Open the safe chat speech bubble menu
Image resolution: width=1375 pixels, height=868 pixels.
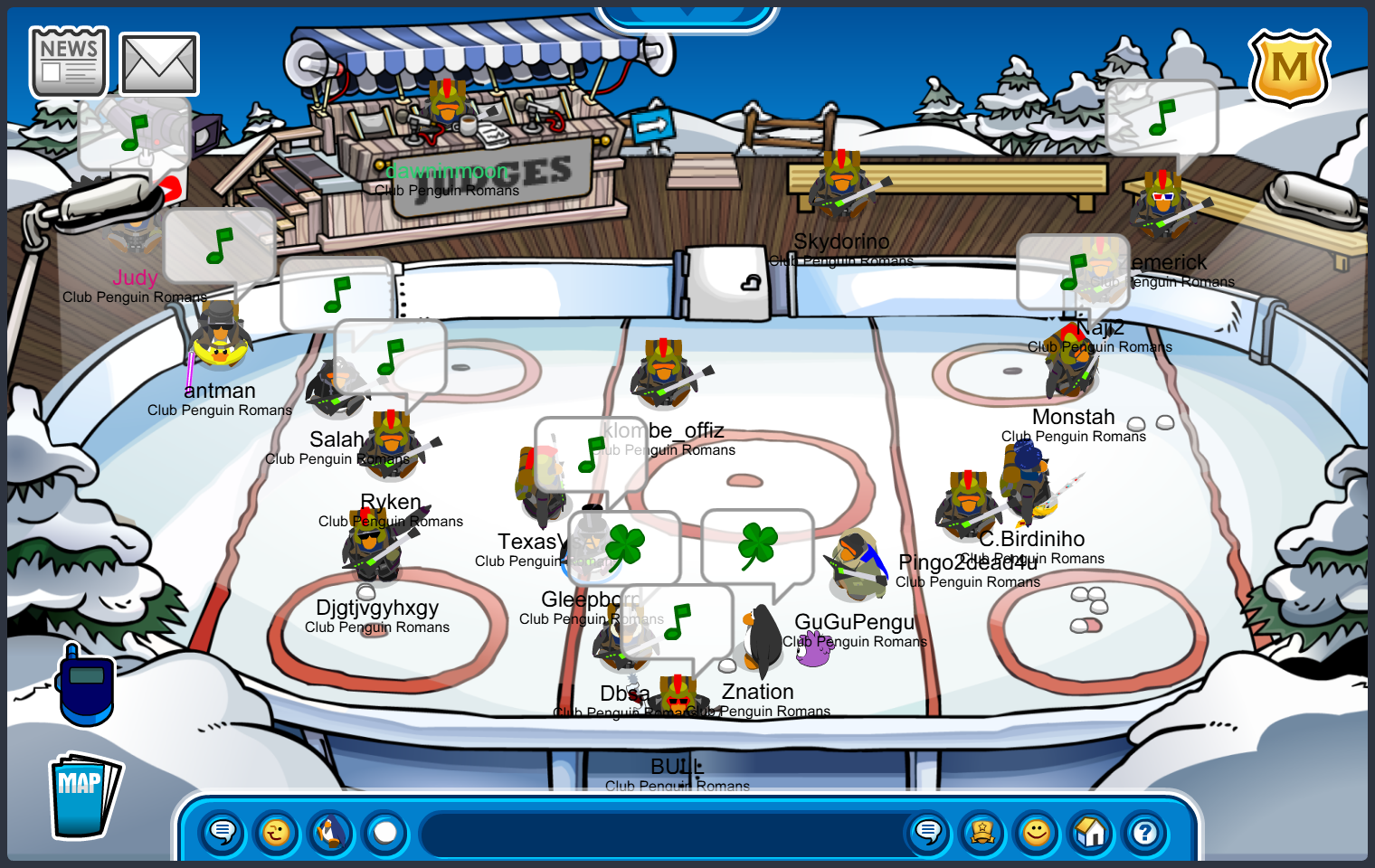tap(223, 832)
